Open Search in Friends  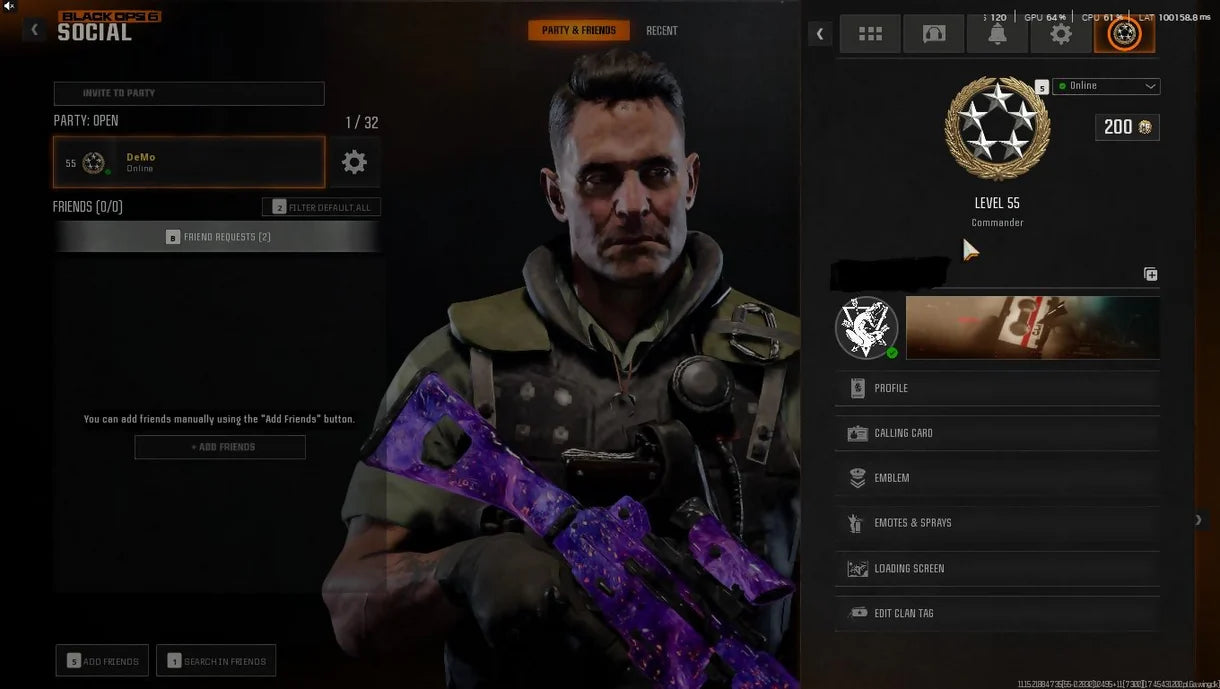(x=216, y=661)
